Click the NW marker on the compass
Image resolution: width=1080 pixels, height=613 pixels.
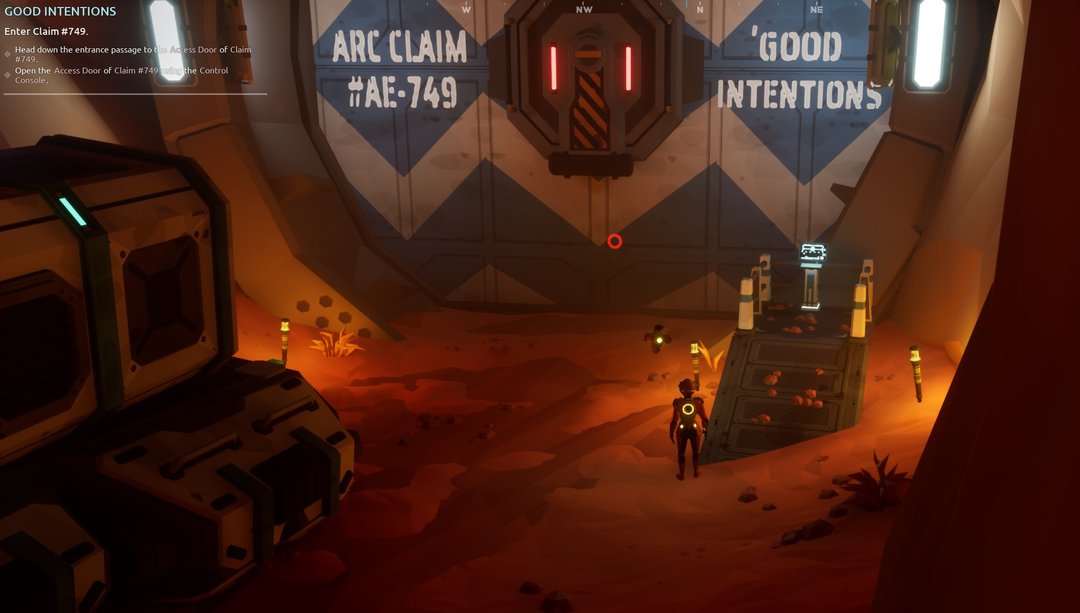[x=584, y=8]
